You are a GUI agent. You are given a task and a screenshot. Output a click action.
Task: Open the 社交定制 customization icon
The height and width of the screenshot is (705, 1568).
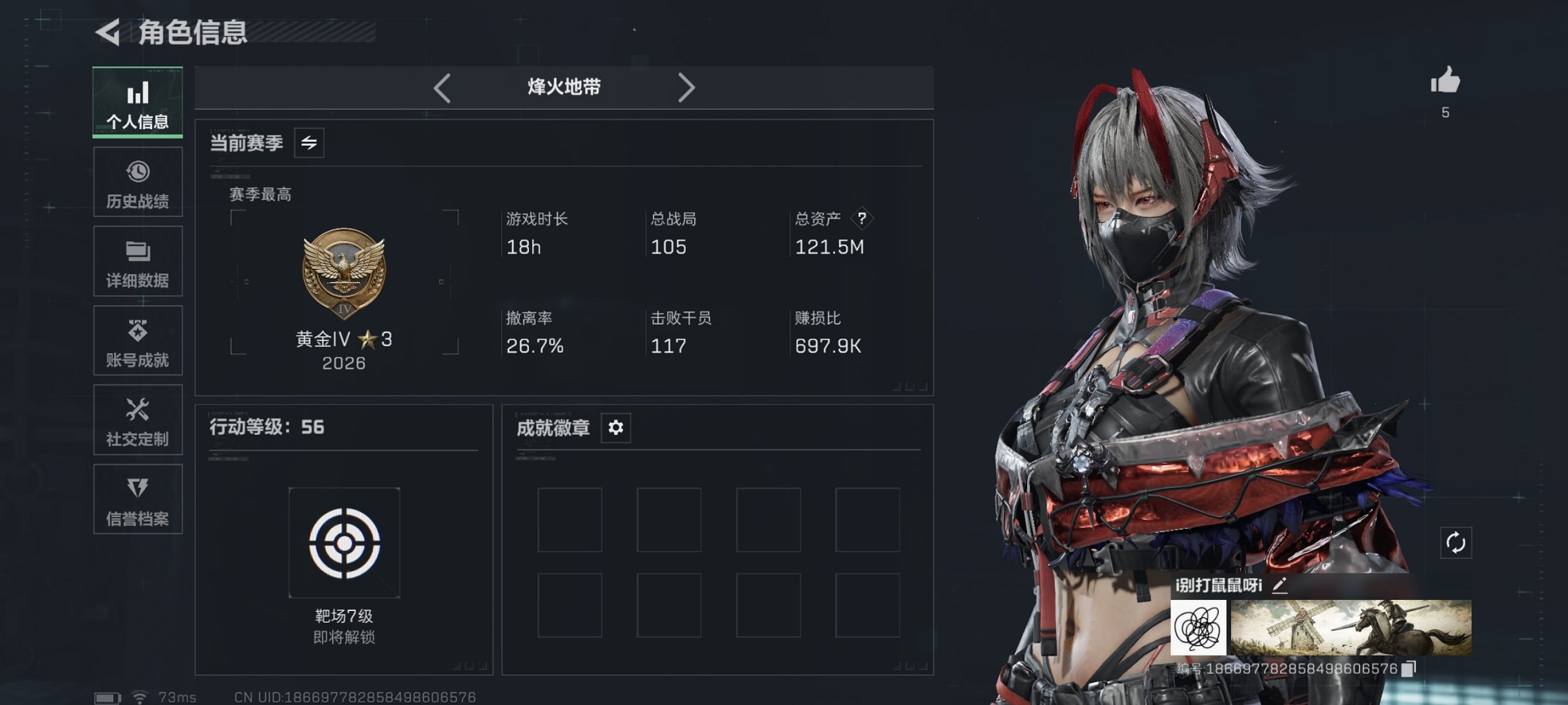click(137, 409)
